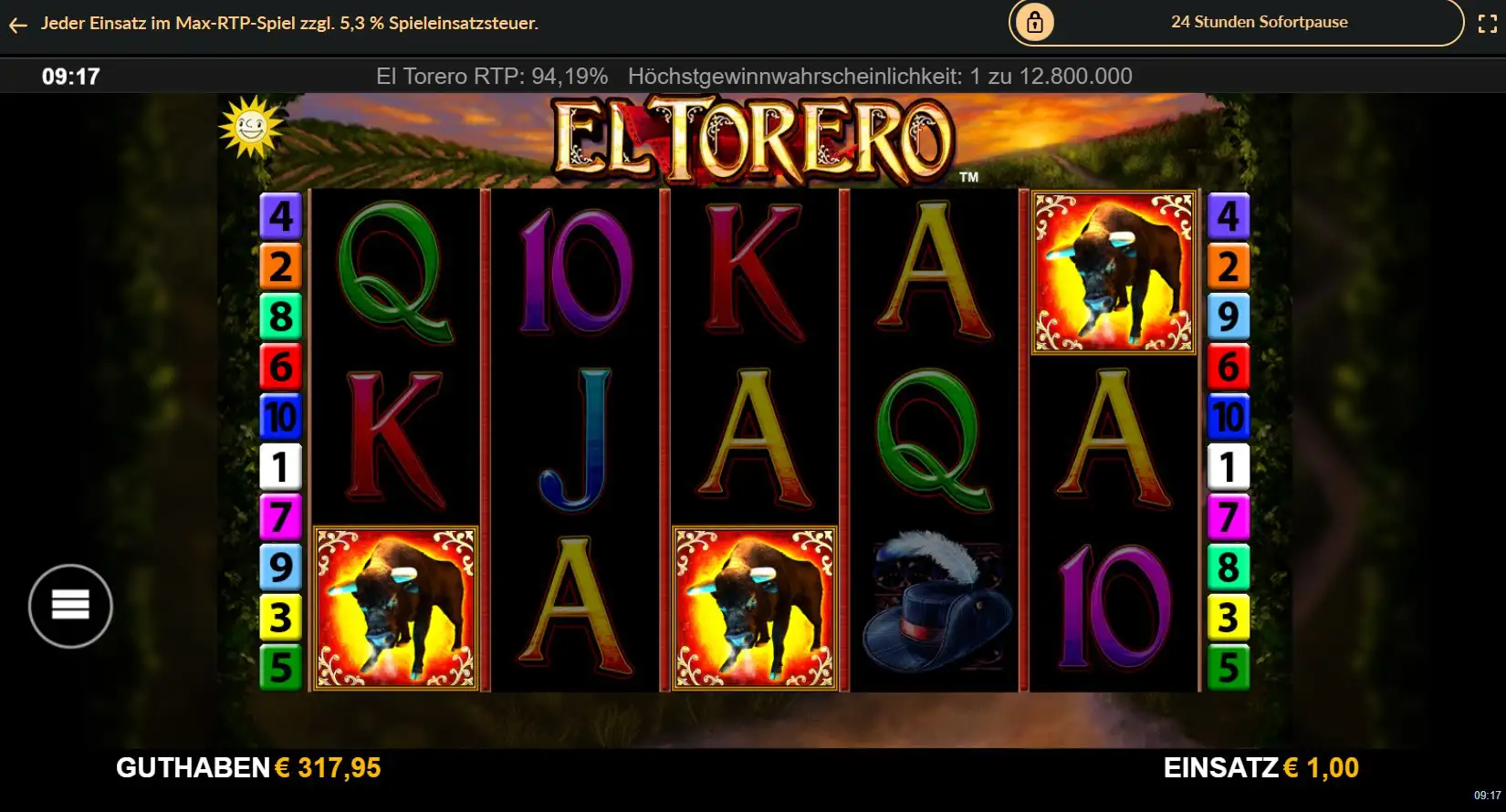Click the lock icon beside Sofortpause
The image size is (1506, 812).
(1034, 23)
